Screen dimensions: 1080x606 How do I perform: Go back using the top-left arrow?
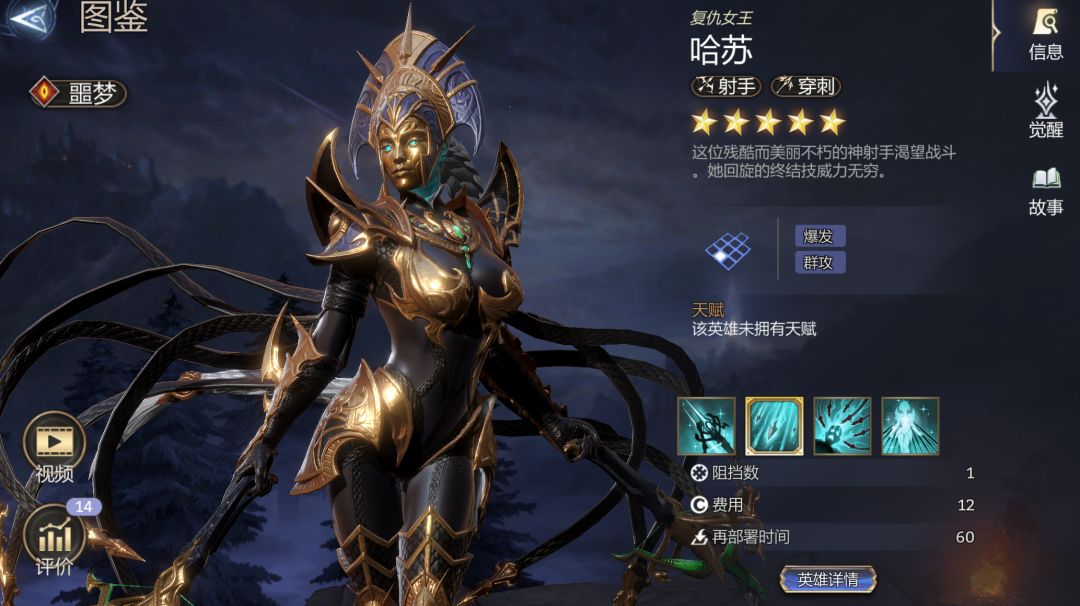[27, 19]
